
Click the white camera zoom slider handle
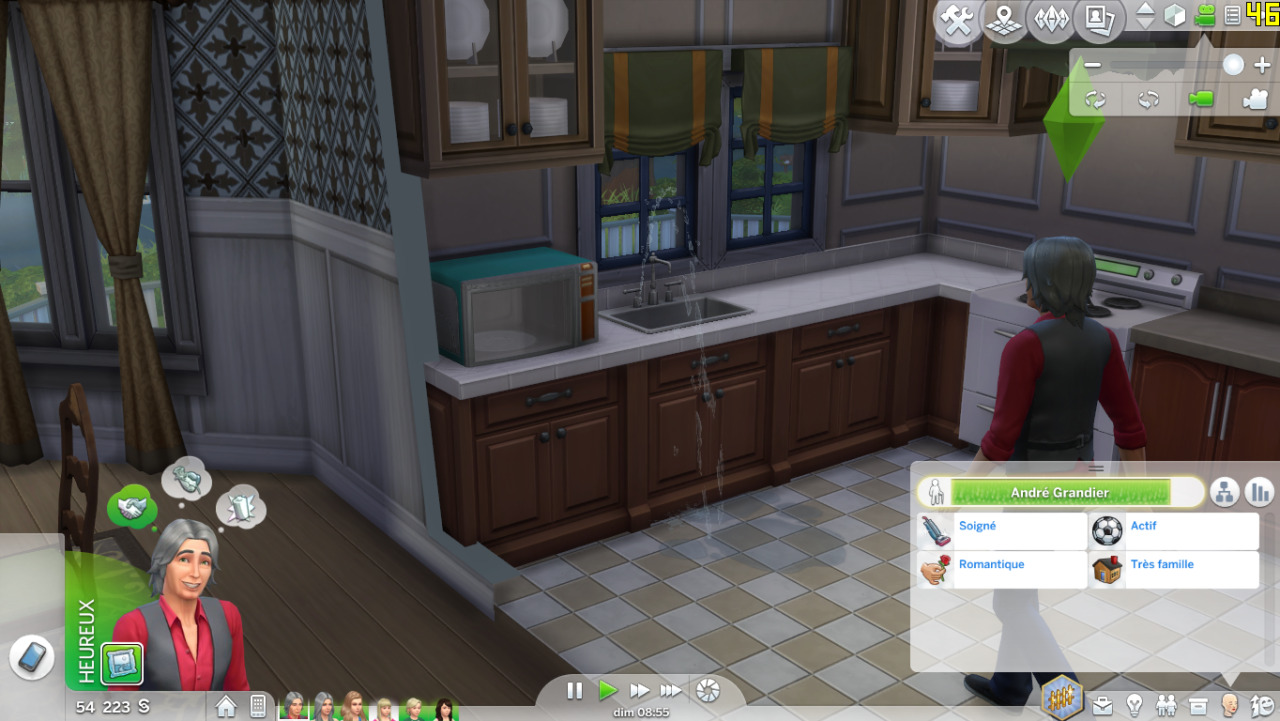(1233, 66)
